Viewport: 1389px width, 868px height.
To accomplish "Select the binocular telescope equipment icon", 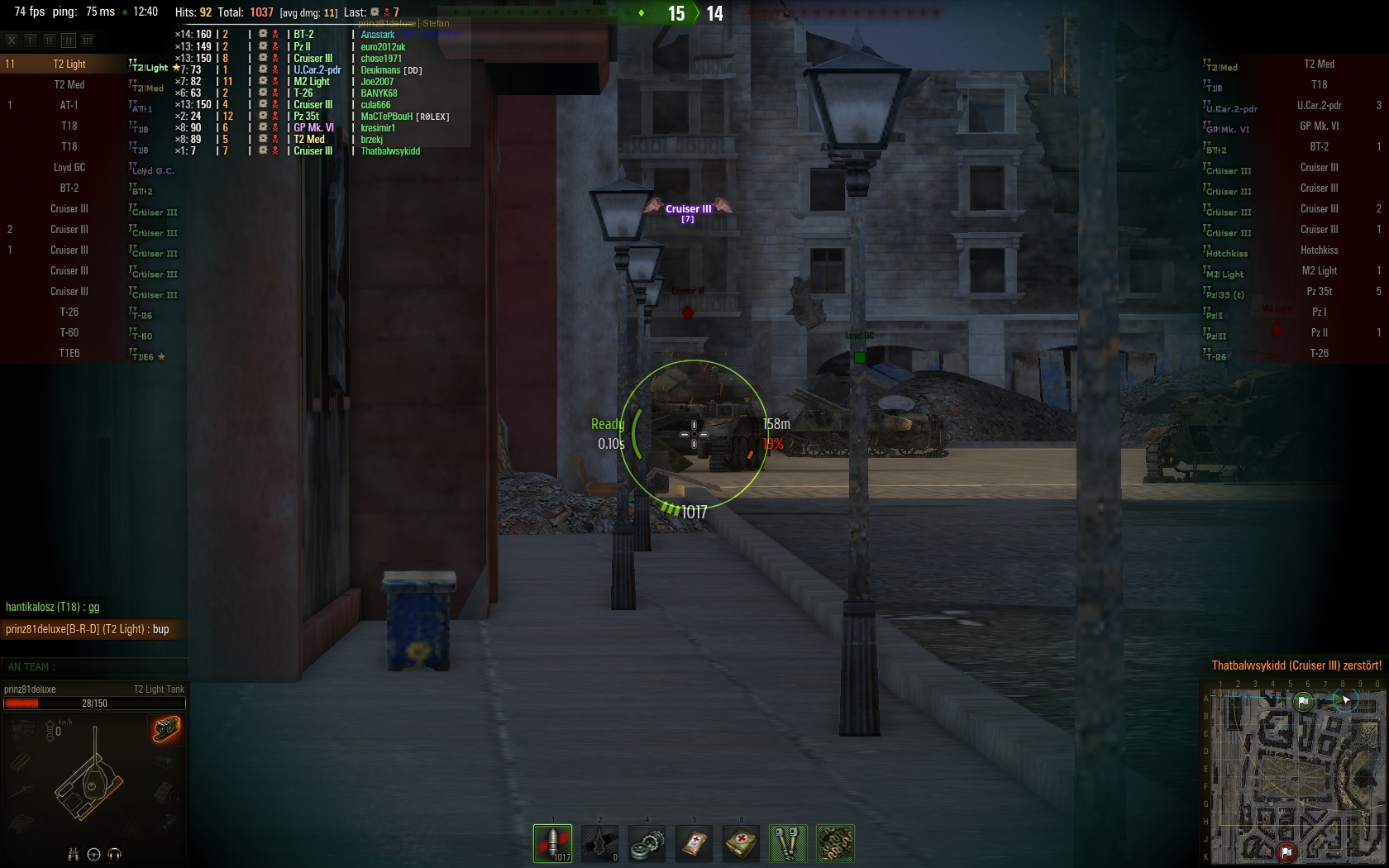I will point(788,843).
